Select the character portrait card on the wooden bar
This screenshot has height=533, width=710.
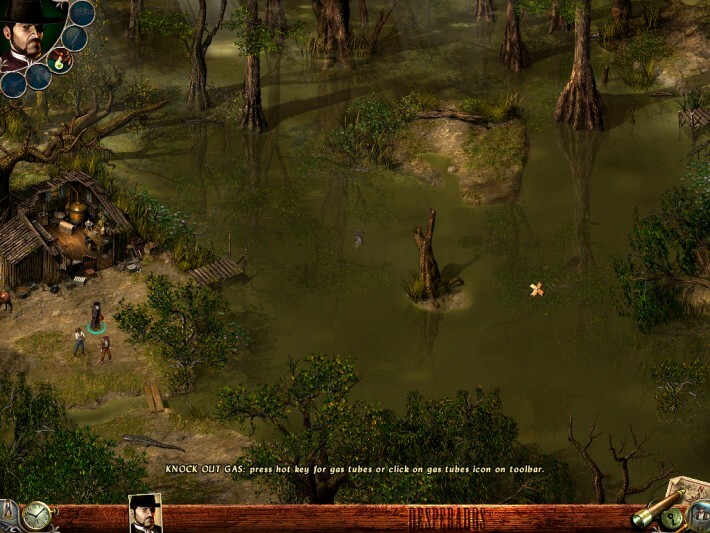(145, 514)
